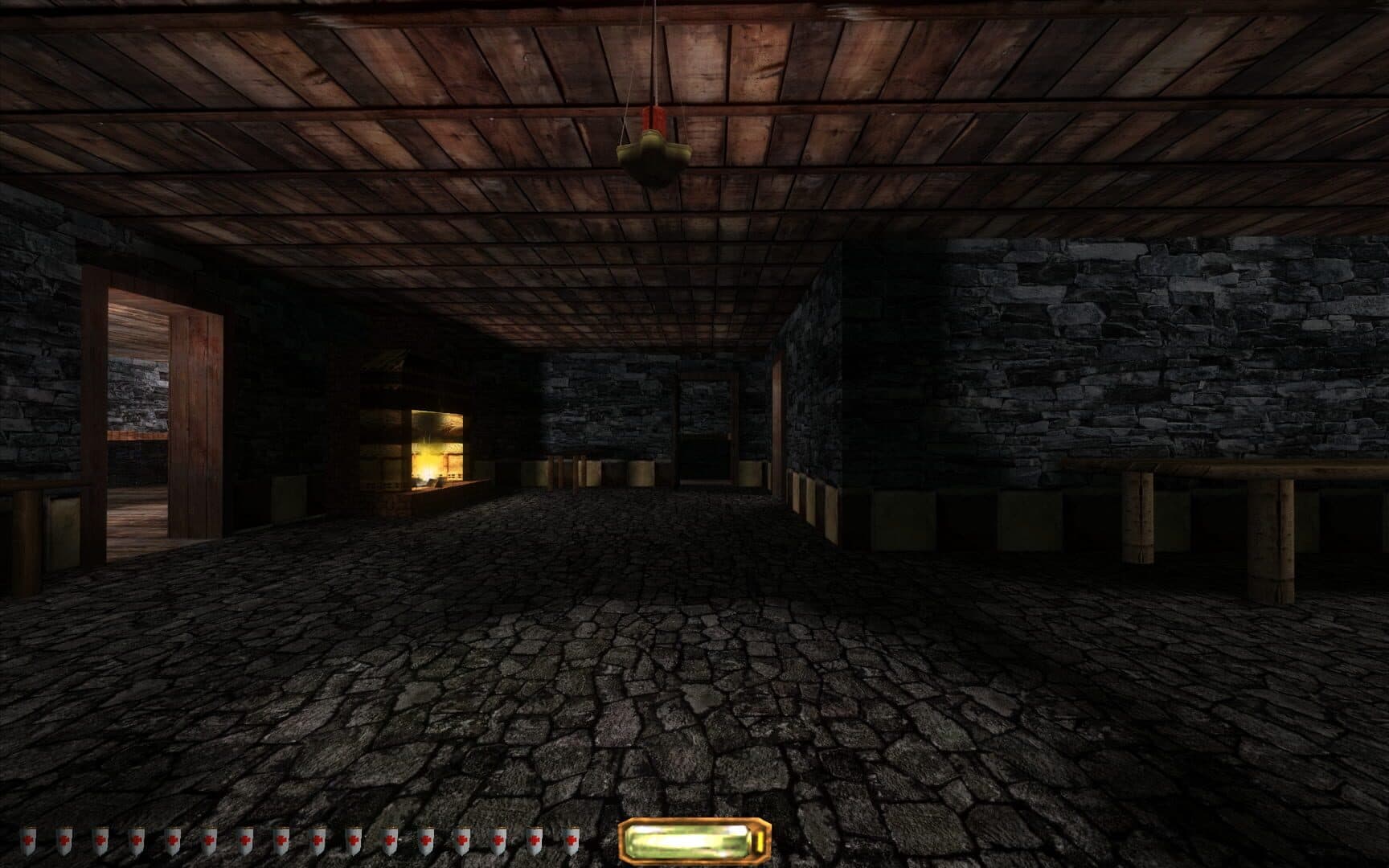The image size is (1389, 868).
Task: Select the tenth health shield icon
Action: [x=354, y=840]
